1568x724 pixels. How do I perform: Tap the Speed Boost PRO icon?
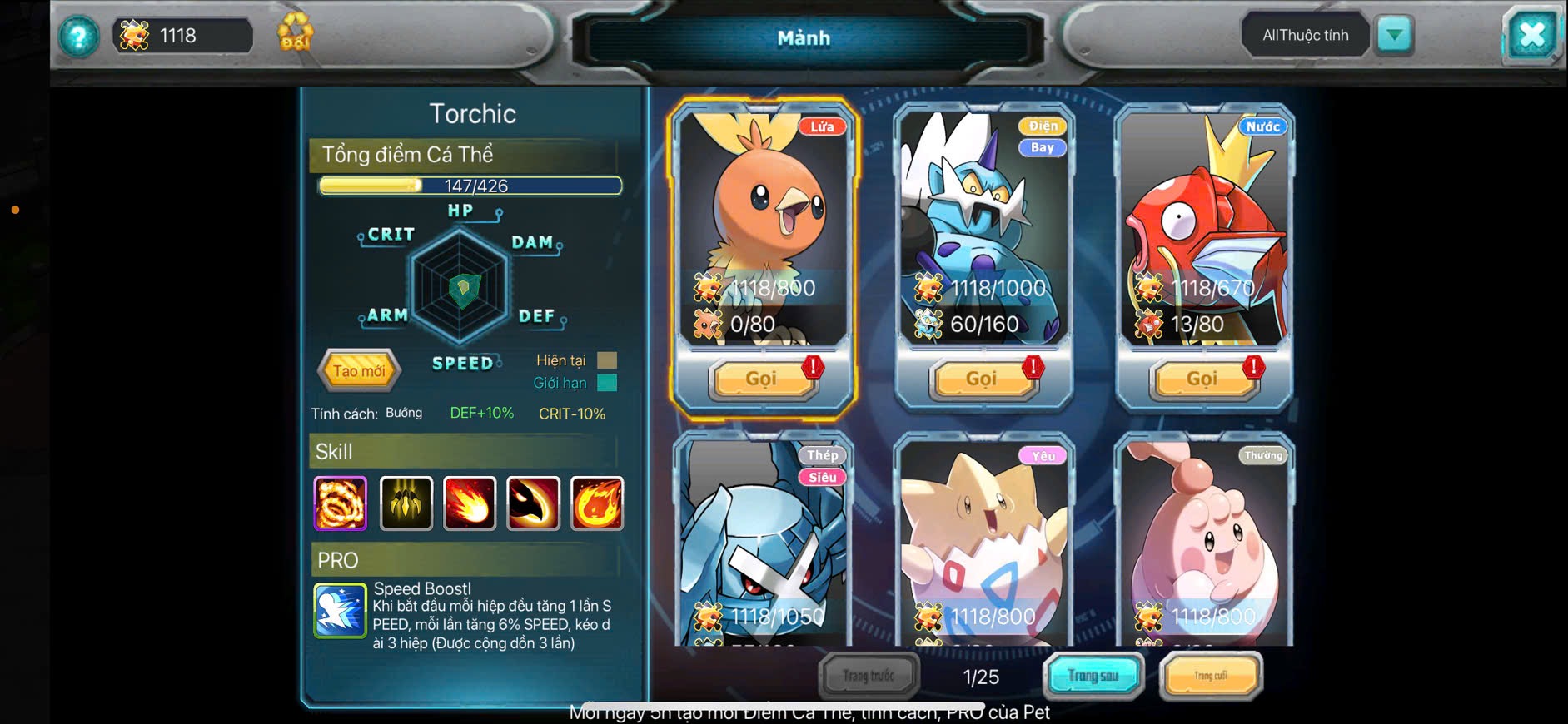[340, 611]
